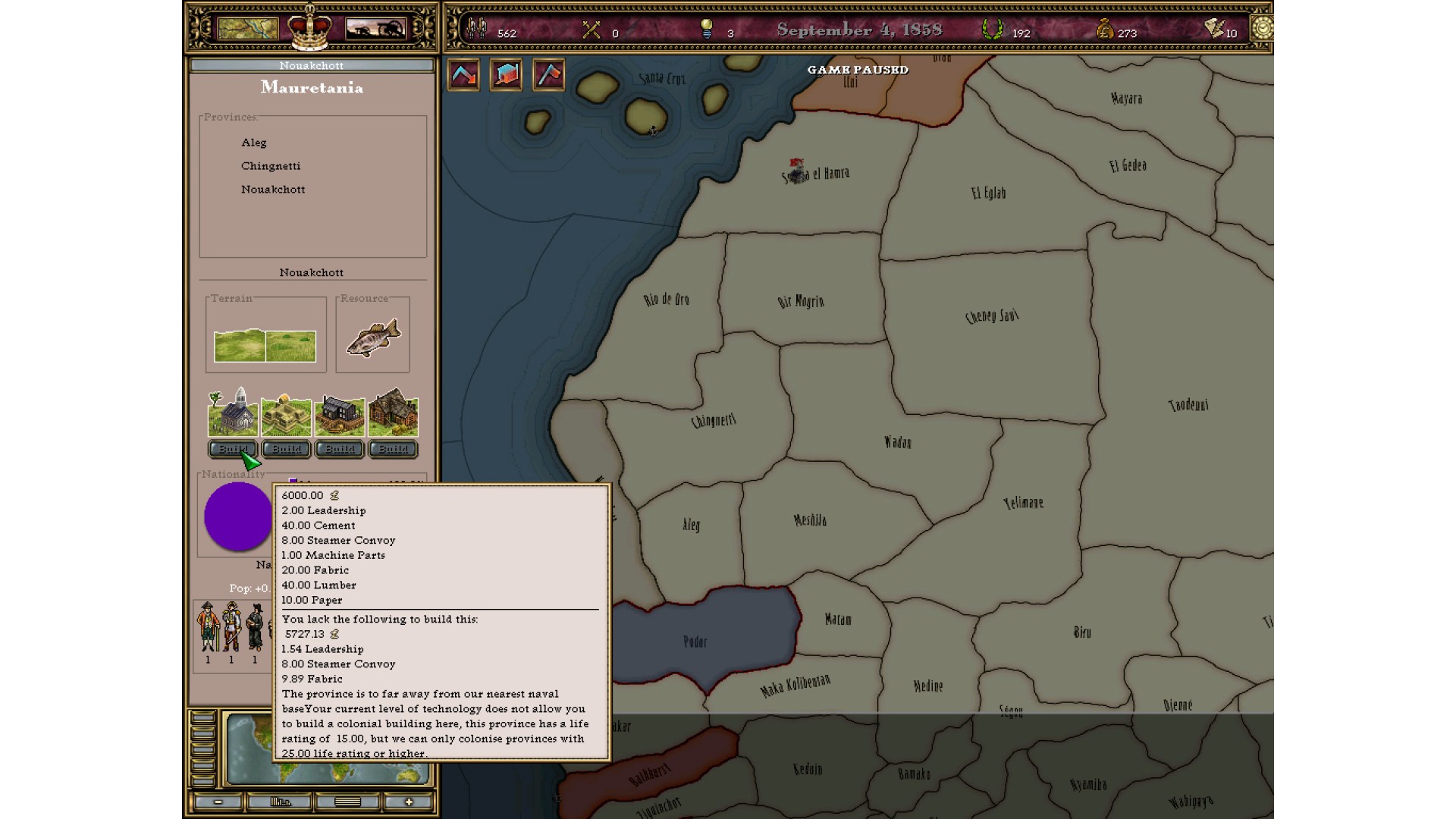This screenshot has width=1456, height=819.
Task: Activate the blue arrow map tool
Action: click(463, 75)
